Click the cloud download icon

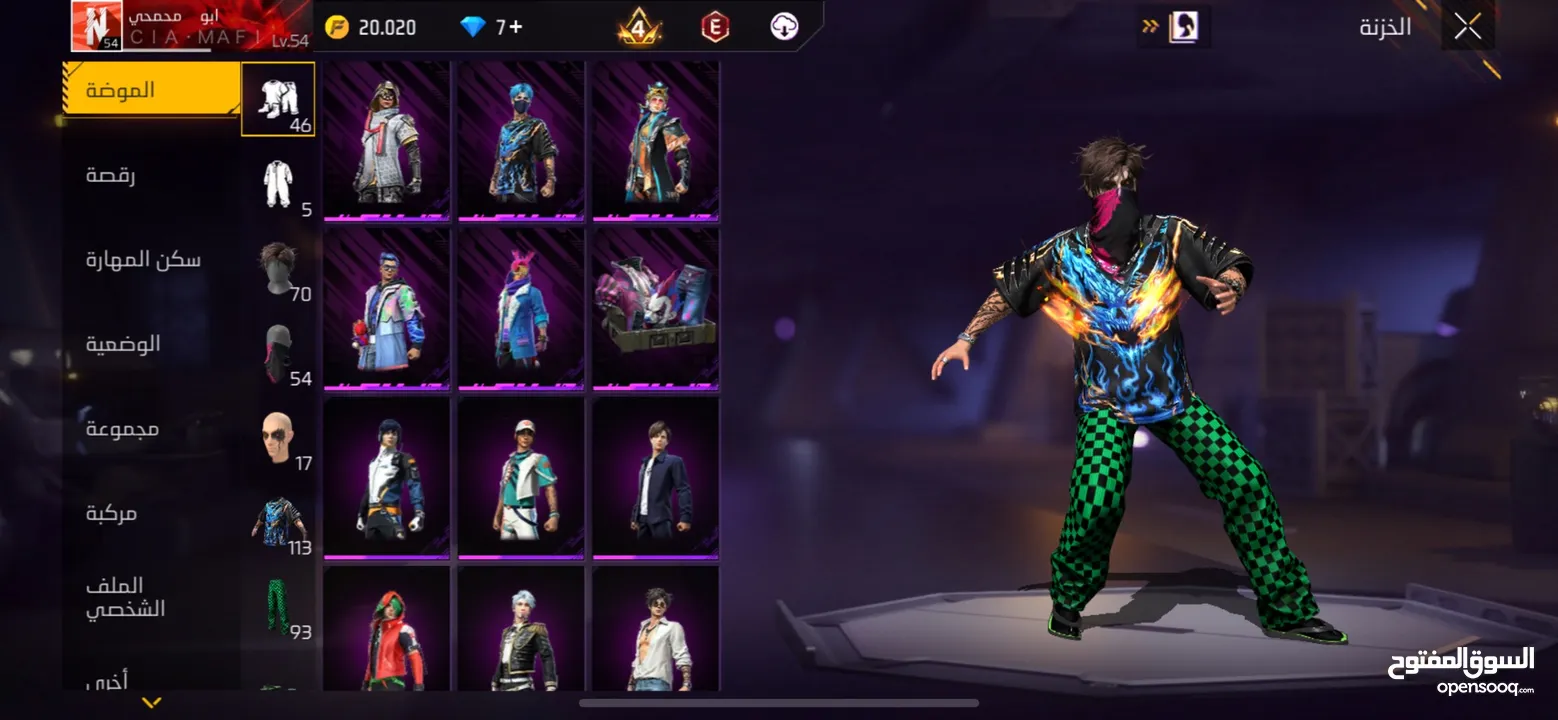click(784, 27)
